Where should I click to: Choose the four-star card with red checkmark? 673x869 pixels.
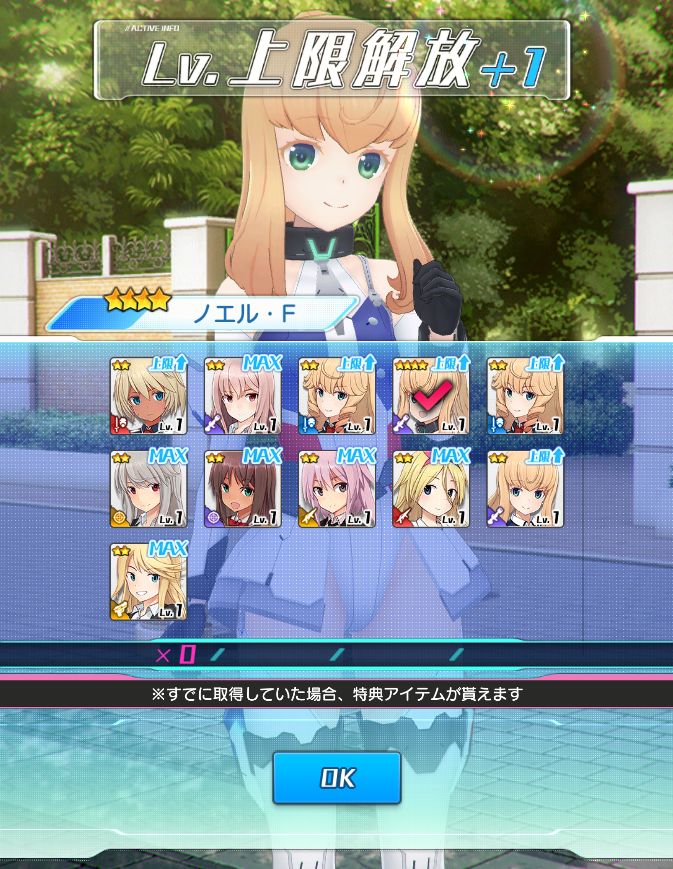[x=431, y=396]
